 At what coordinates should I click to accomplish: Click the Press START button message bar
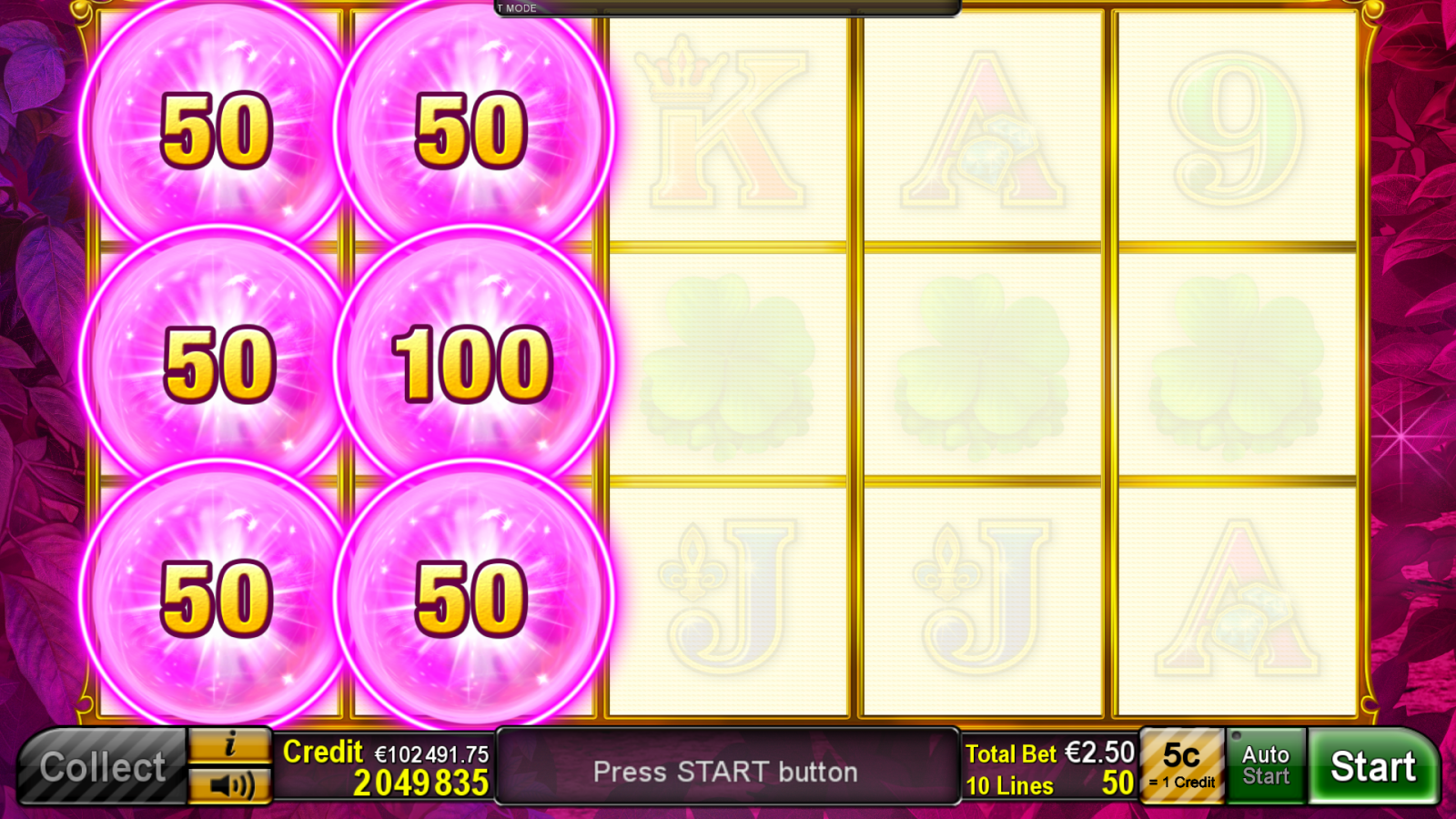728,771
